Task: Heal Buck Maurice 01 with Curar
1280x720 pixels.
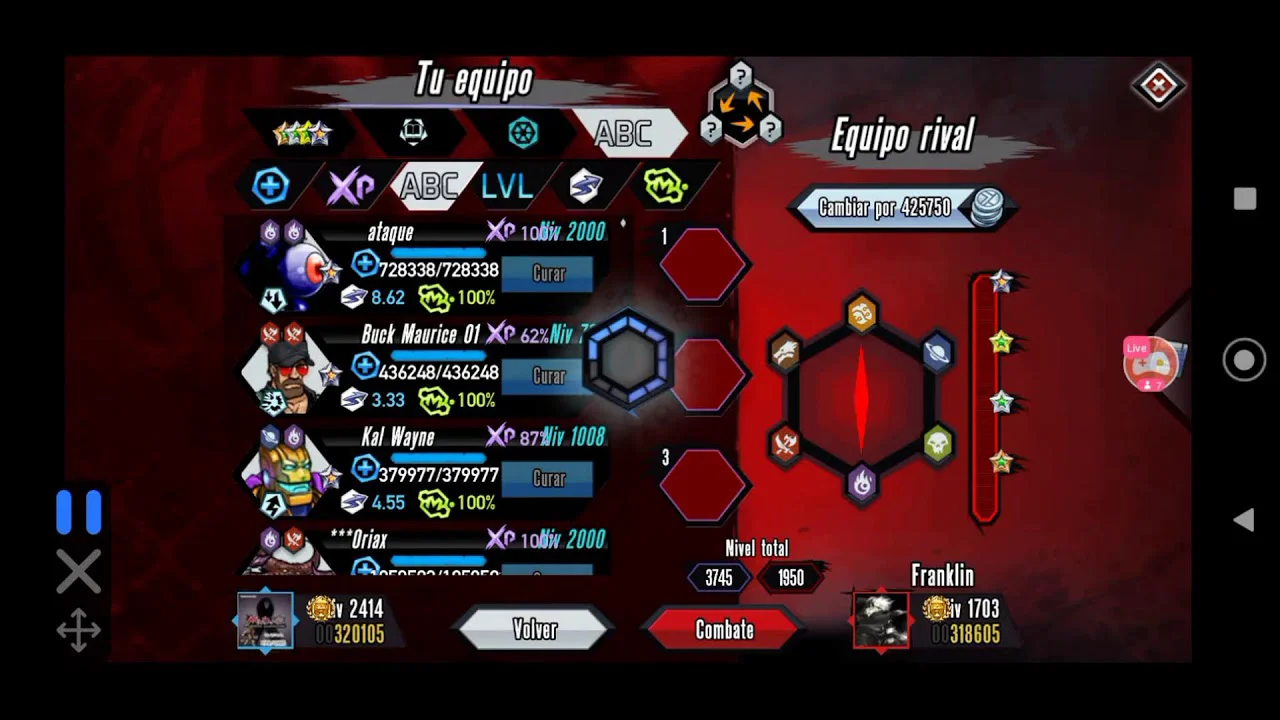Action: 548,376
